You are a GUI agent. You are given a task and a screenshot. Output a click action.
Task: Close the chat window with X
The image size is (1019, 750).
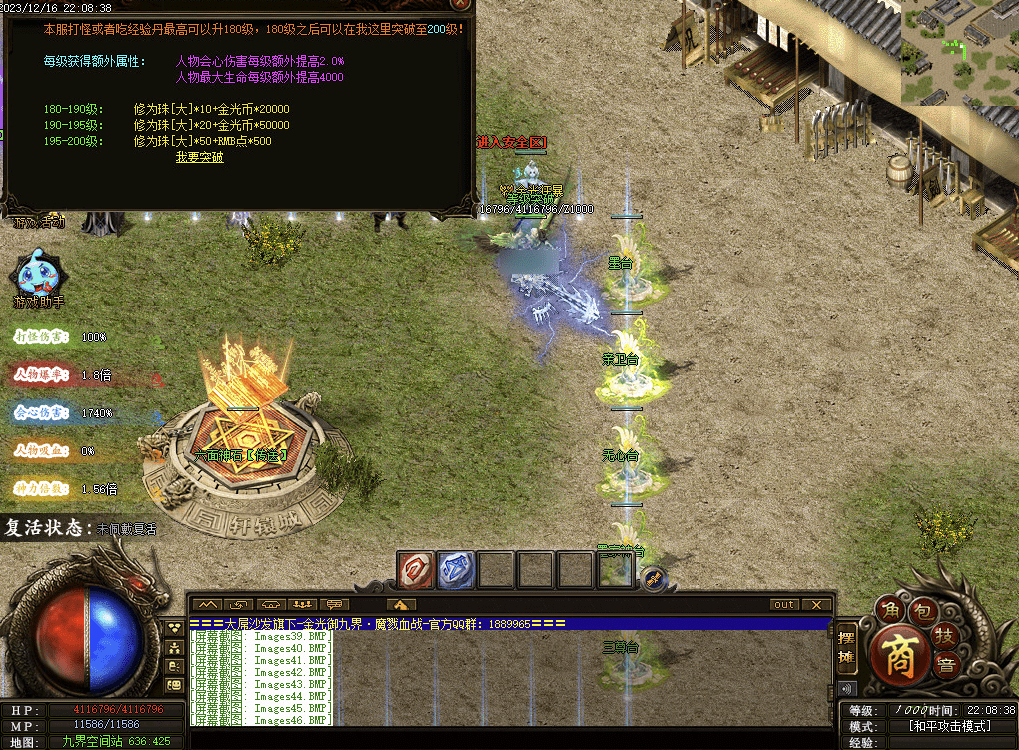click(817, 604)
